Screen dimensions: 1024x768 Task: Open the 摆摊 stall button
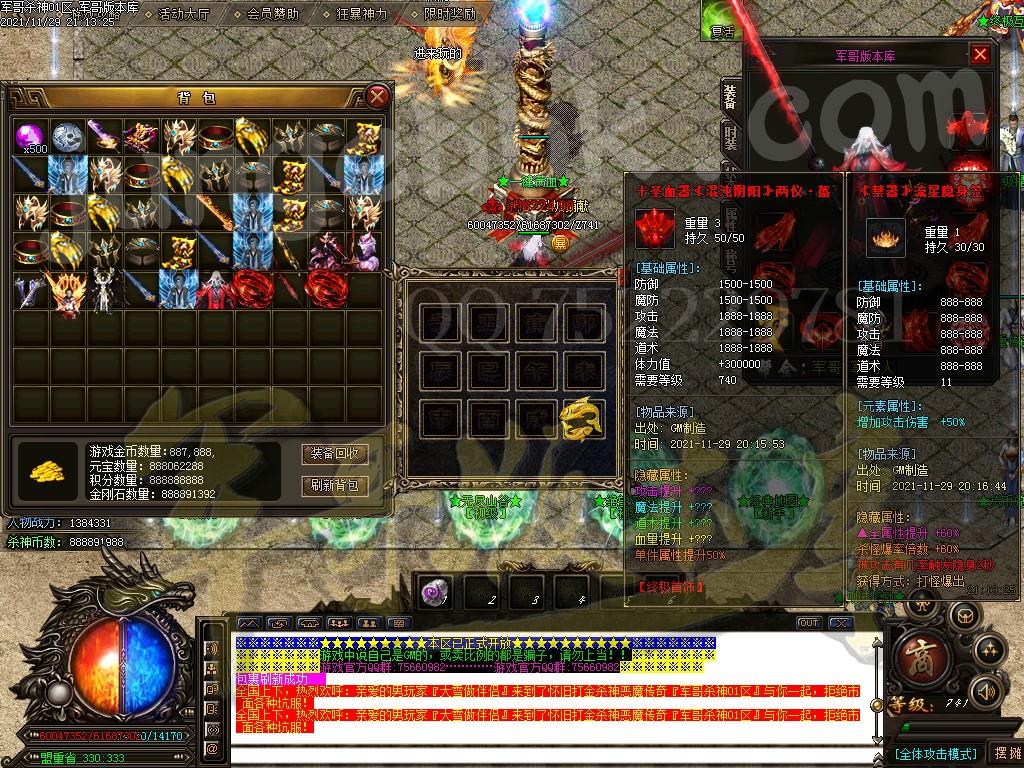tap(1004, 753)
